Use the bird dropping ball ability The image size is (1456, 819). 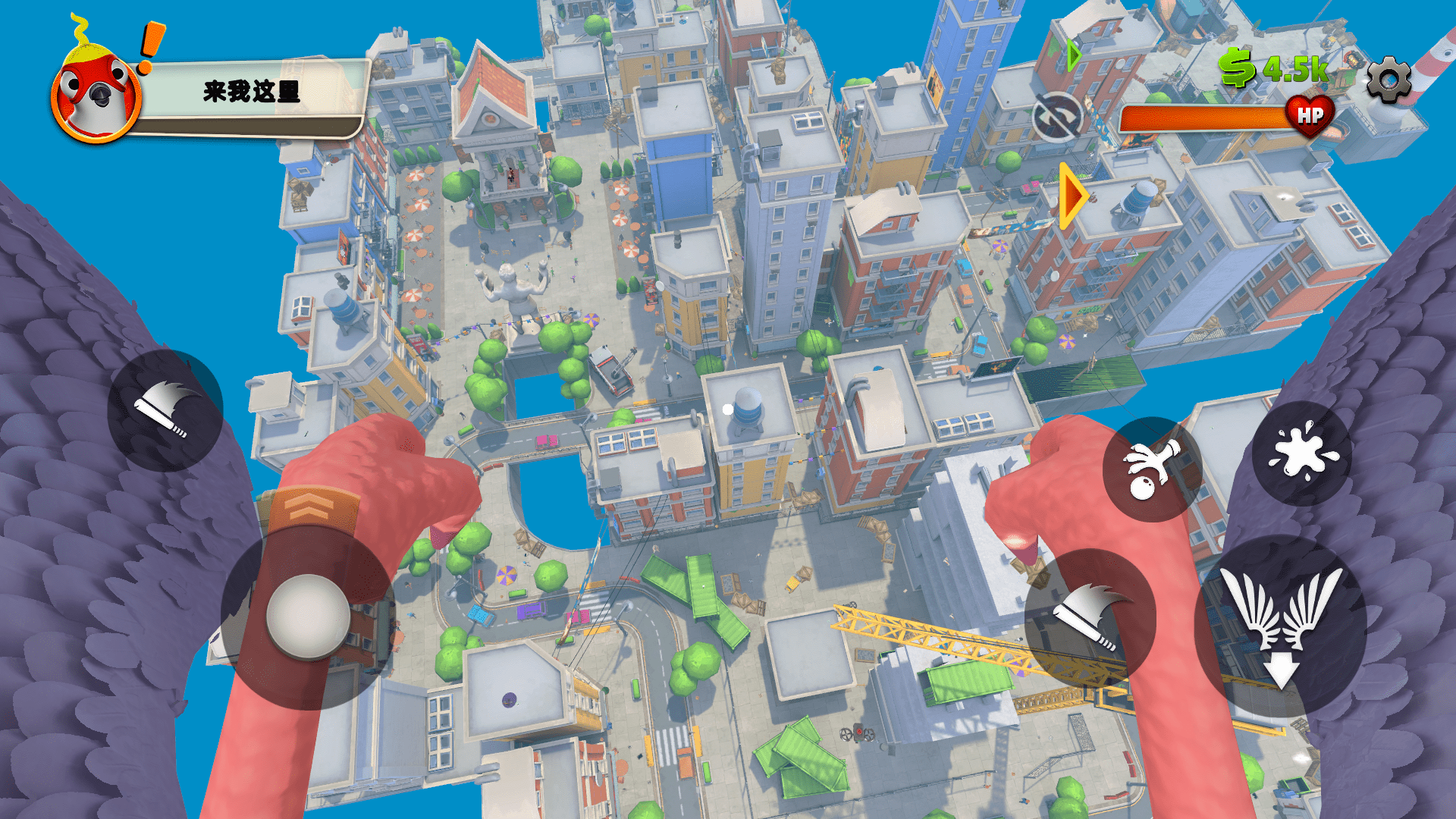pos(1151,470)
